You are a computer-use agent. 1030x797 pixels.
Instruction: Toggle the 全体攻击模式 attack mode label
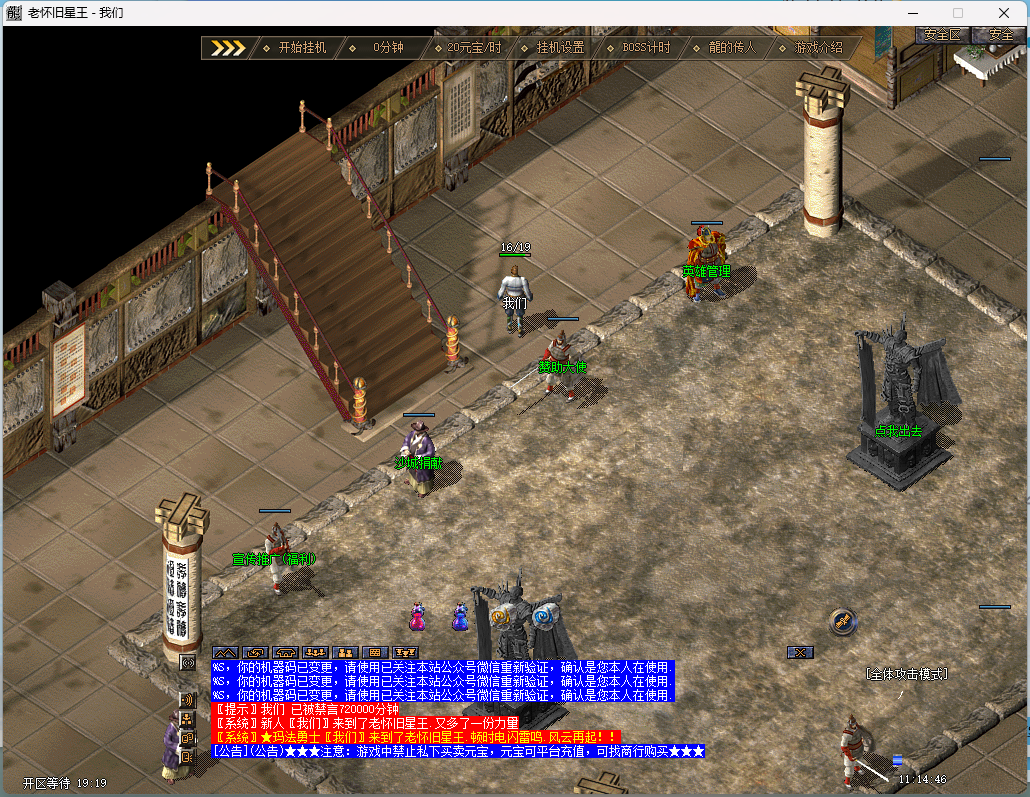point(906,674)
